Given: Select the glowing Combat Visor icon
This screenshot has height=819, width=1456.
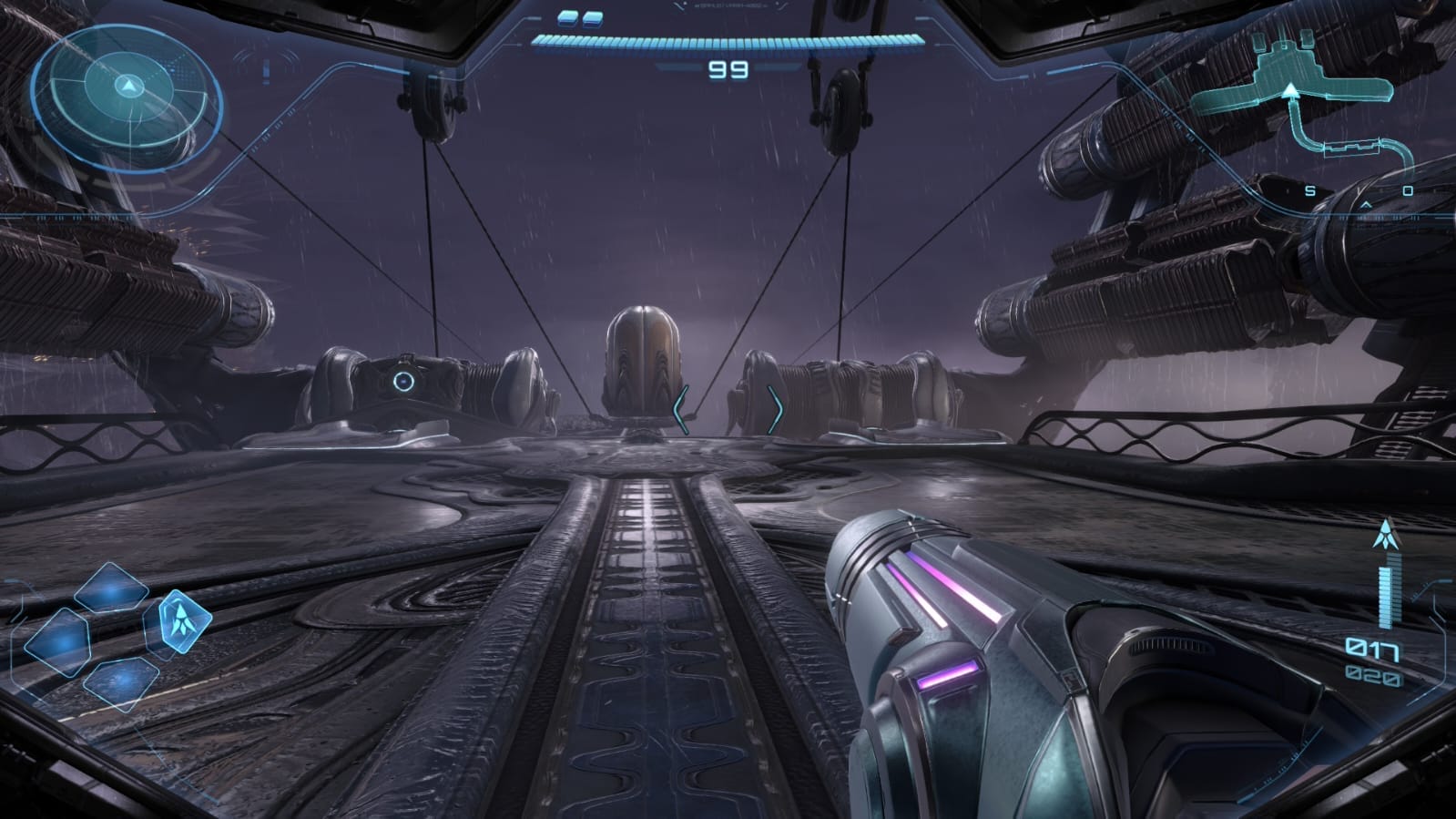Looking at the screenshot, I should (x=184, y=621).
